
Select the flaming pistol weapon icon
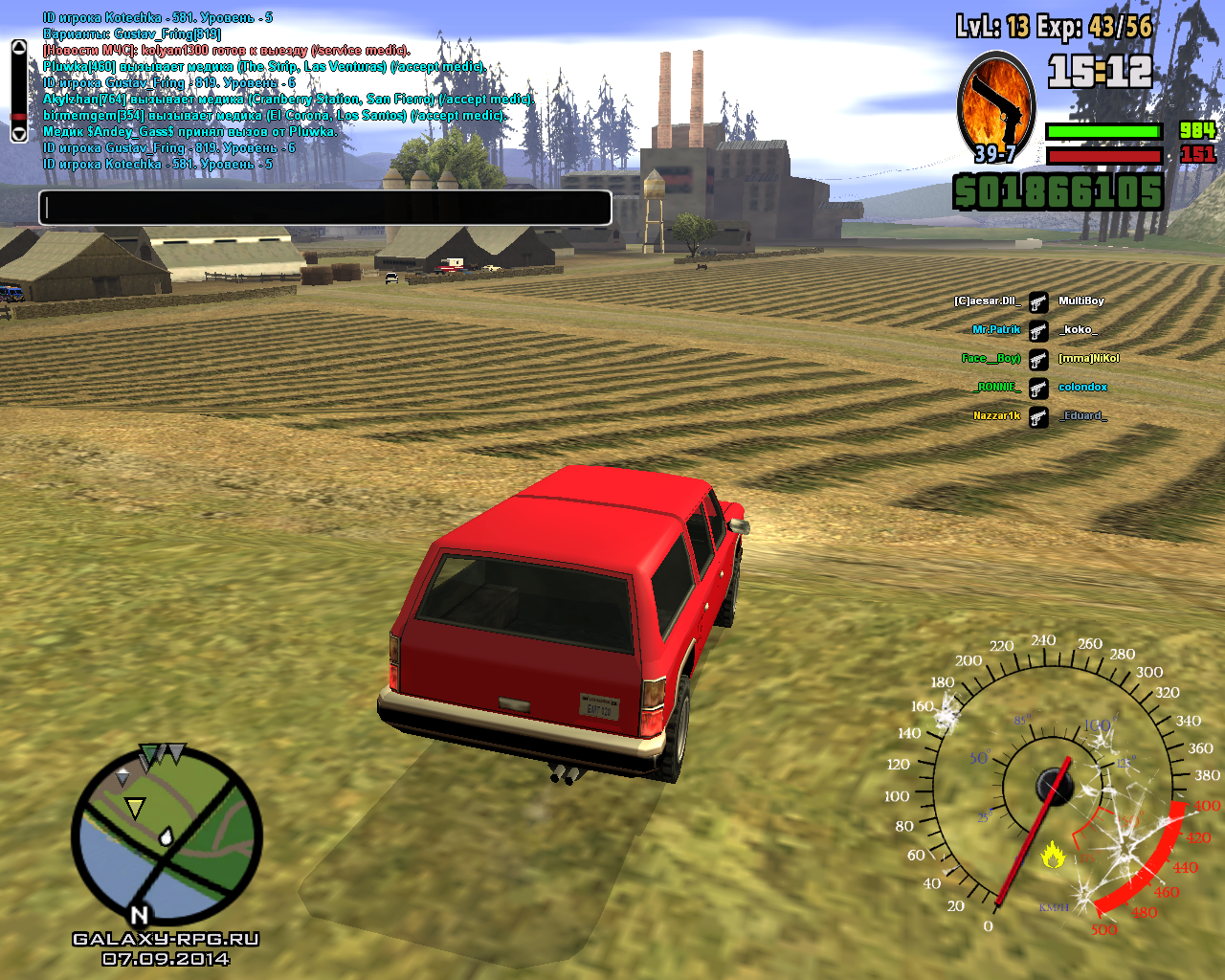pos(996,106)
